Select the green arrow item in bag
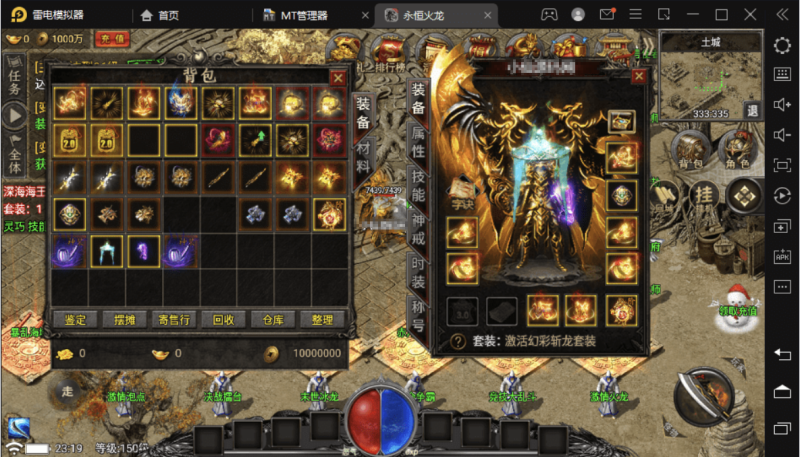 [x=253, y=139]
